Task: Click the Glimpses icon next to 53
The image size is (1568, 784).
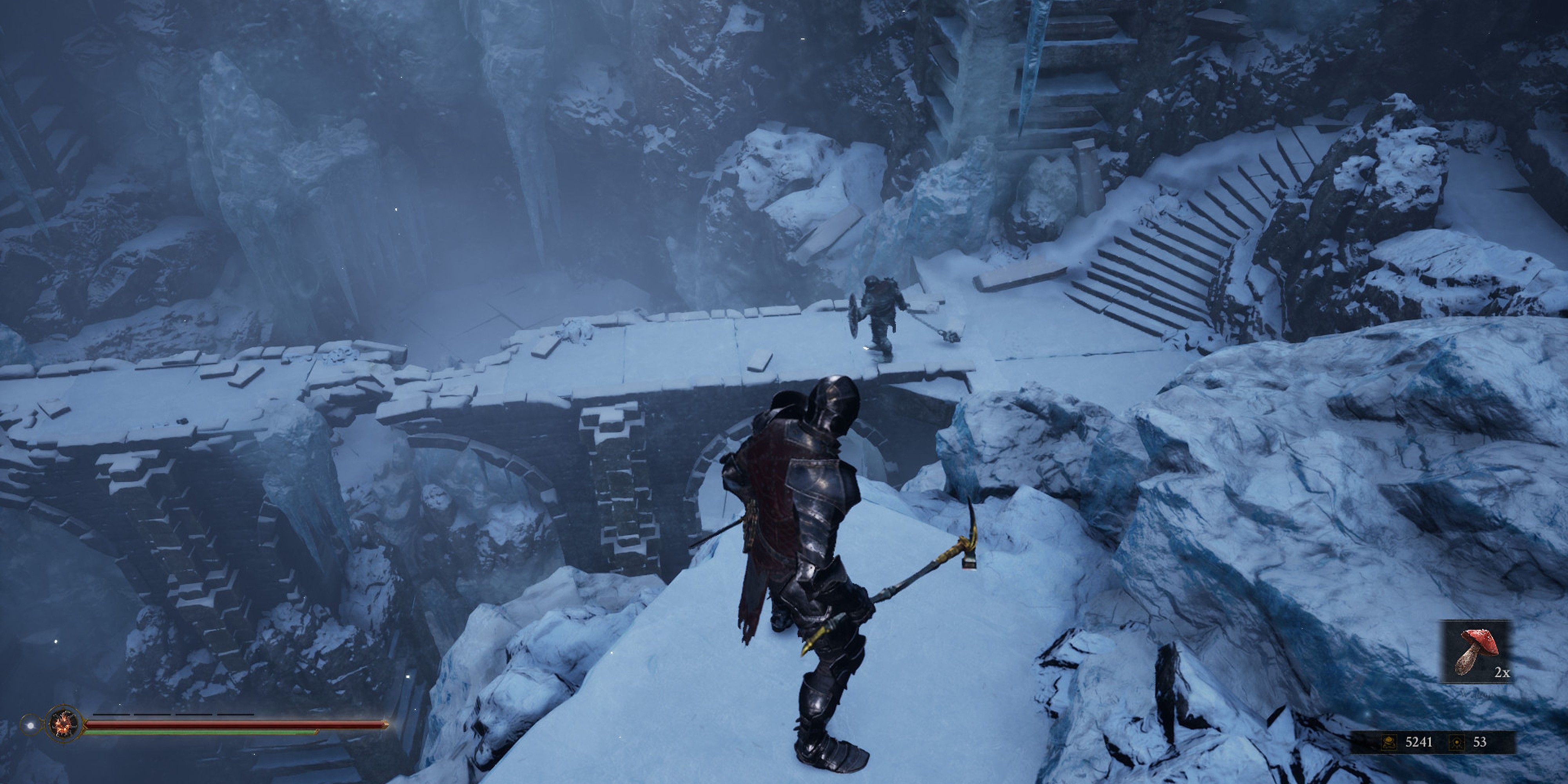Action: click(x=1457, y=742)
